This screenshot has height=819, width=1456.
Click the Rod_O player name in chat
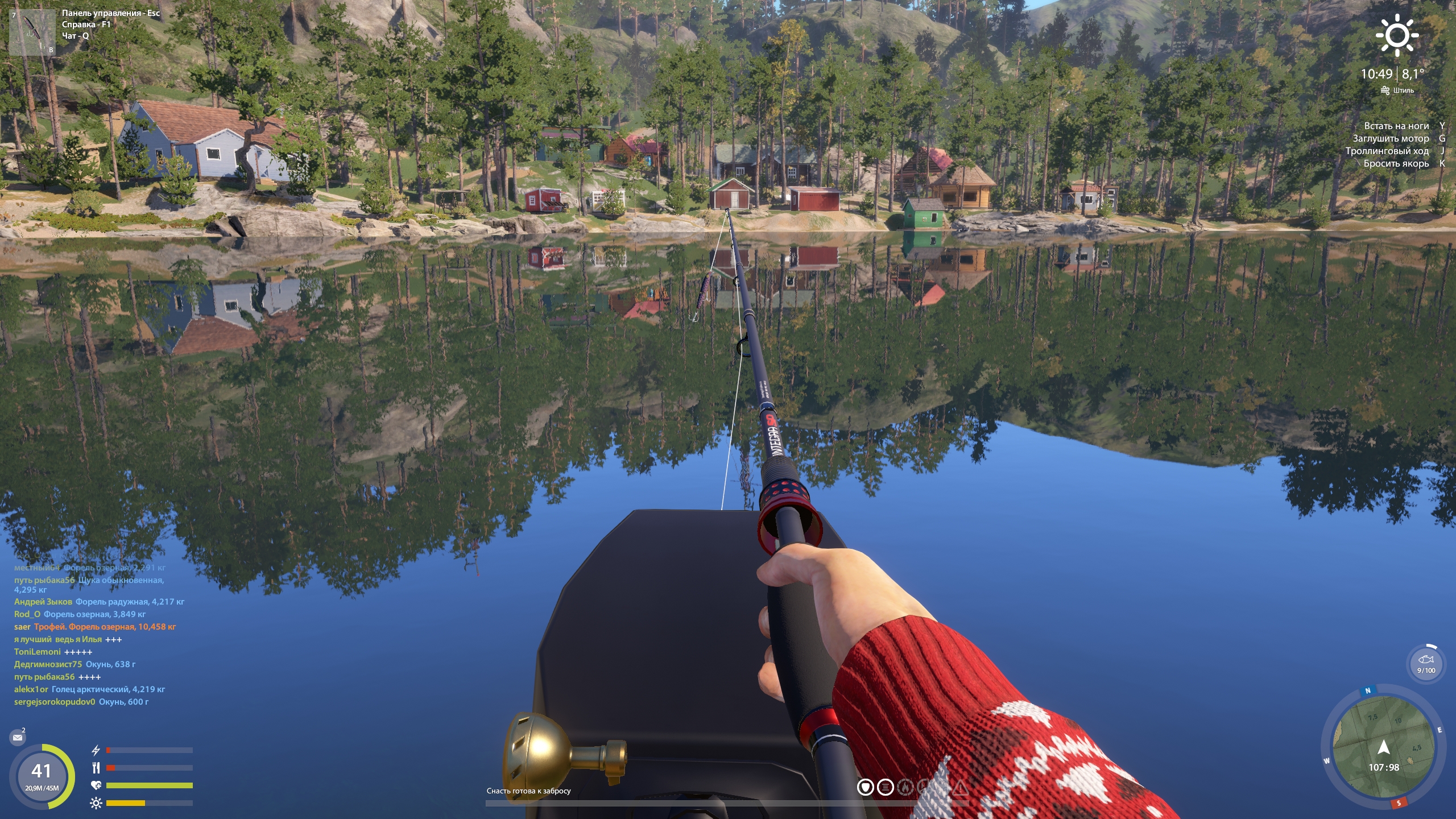pos(27,614)
